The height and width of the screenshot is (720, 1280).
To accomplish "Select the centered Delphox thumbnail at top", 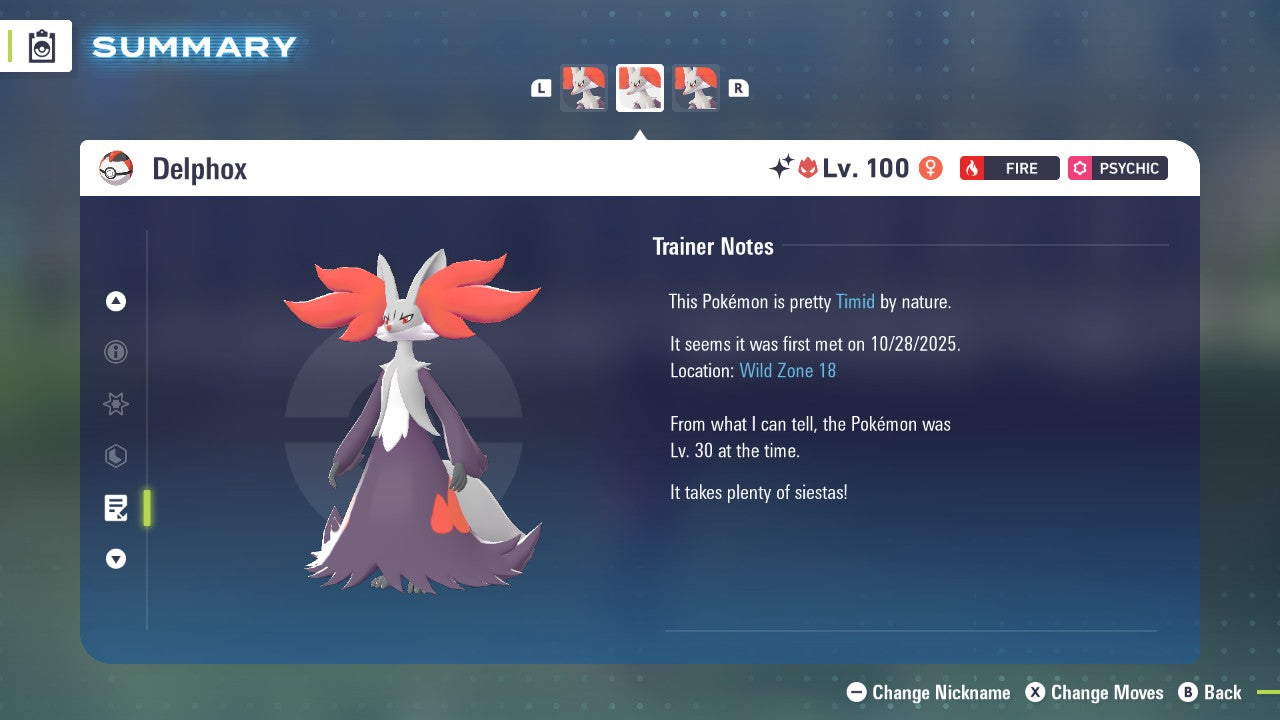I will pos(640,88).
